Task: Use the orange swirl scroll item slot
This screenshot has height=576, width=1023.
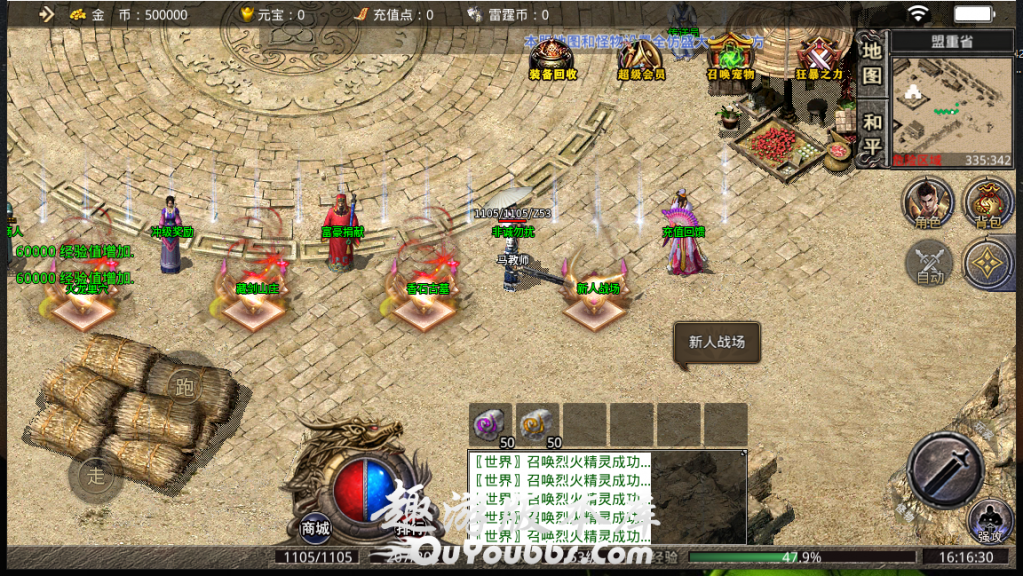Action: (538, 423)
